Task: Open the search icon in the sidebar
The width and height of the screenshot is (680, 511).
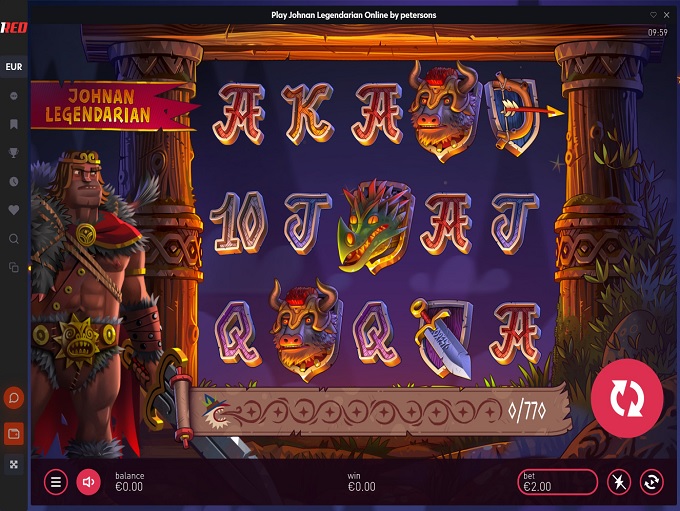Action: (x=14, y=239)
